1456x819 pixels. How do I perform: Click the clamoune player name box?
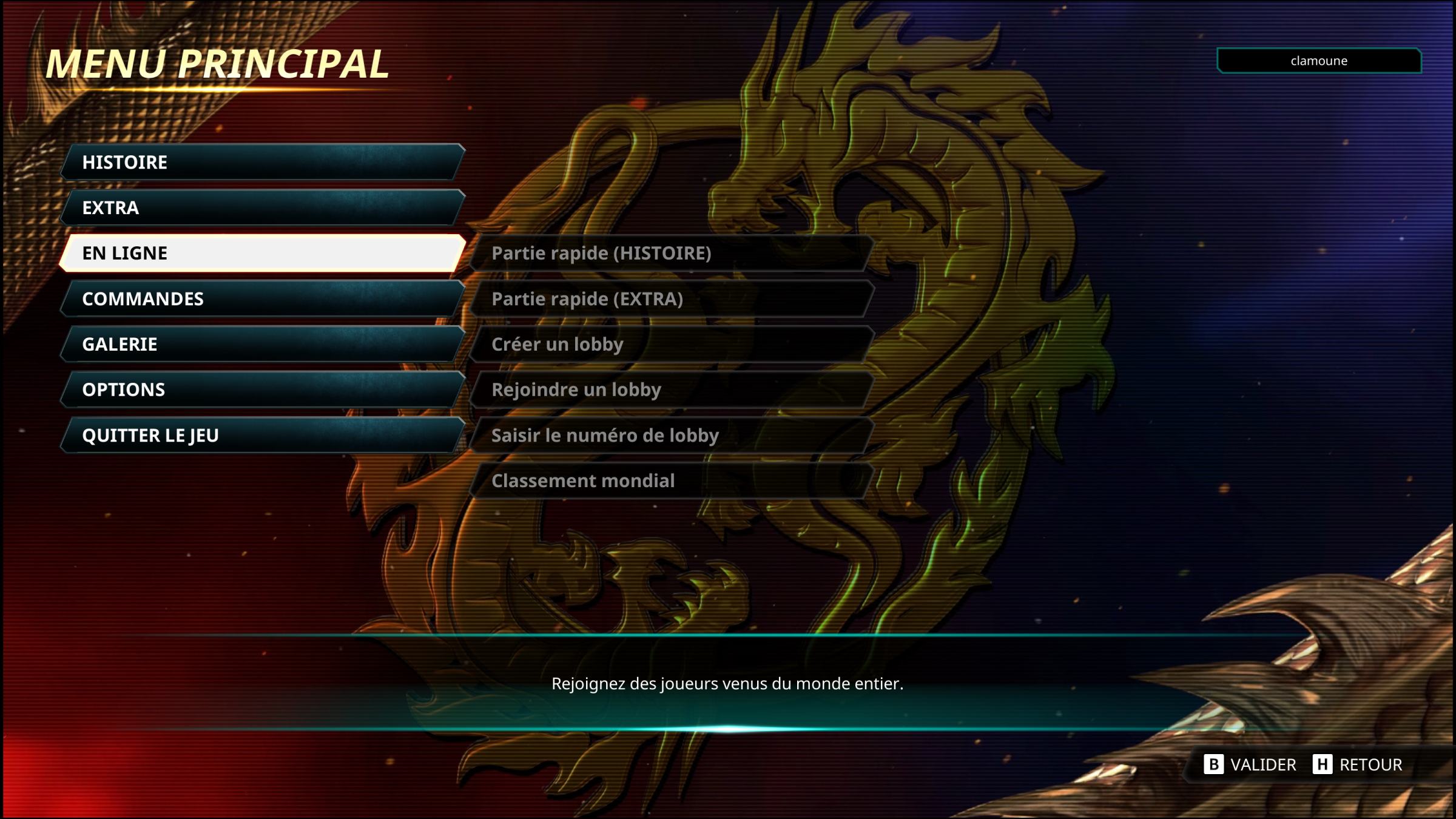[x=1319, y=61]
